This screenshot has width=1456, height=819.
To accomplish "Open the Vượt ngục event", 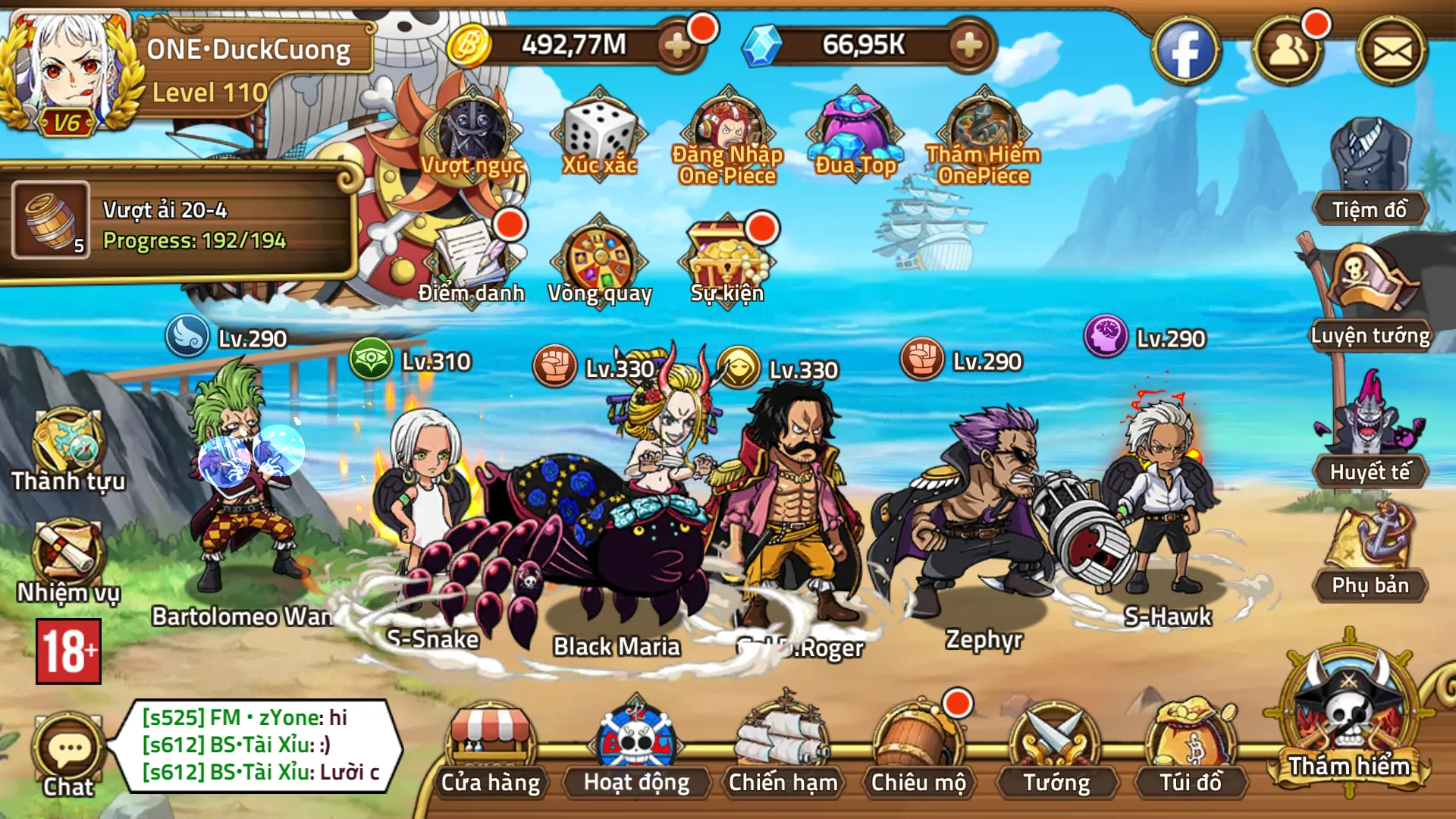I will [472, 136].
